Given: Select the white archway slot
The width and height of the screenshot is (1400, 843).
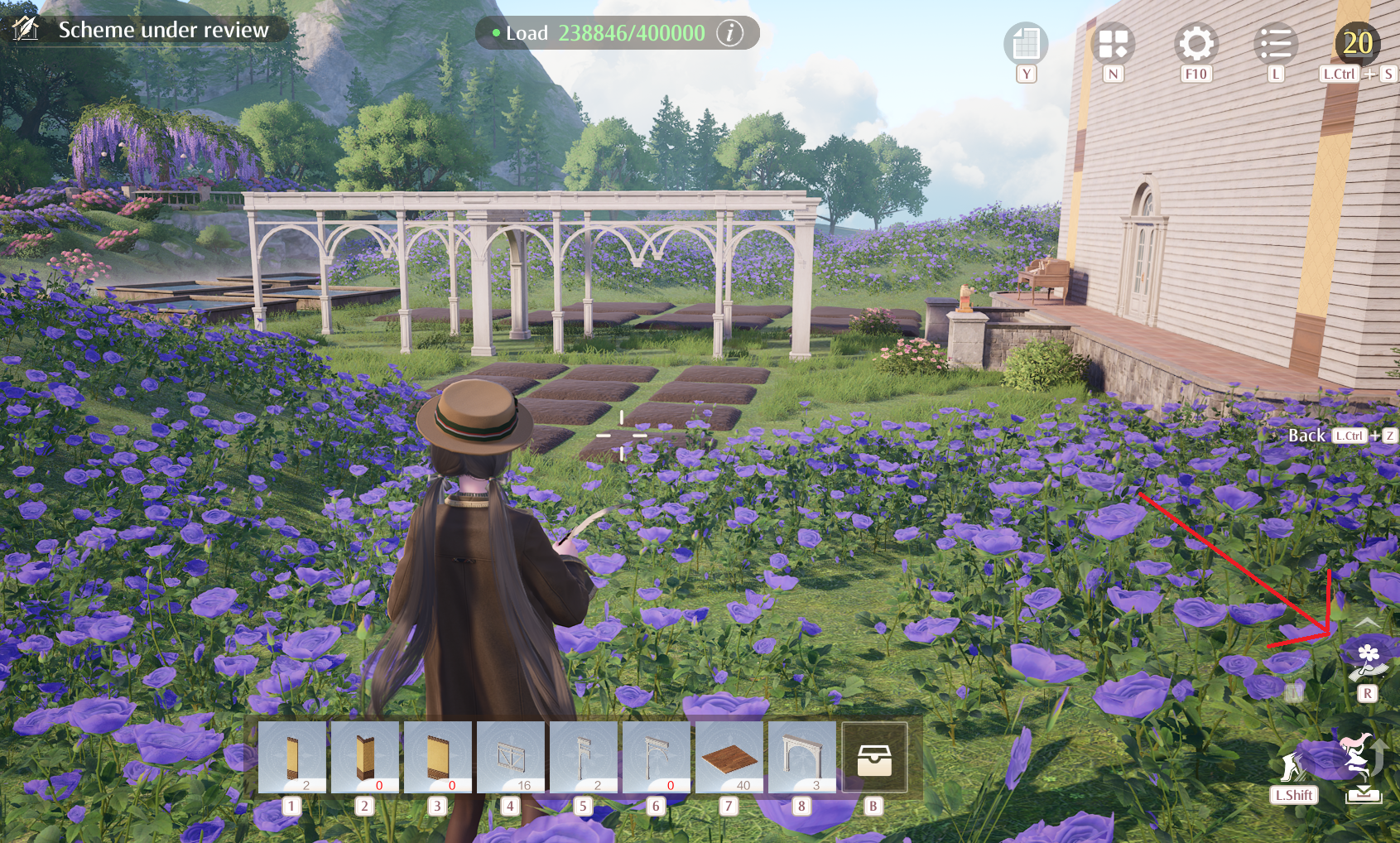Looking at the screenshot, I should (802, 757).
